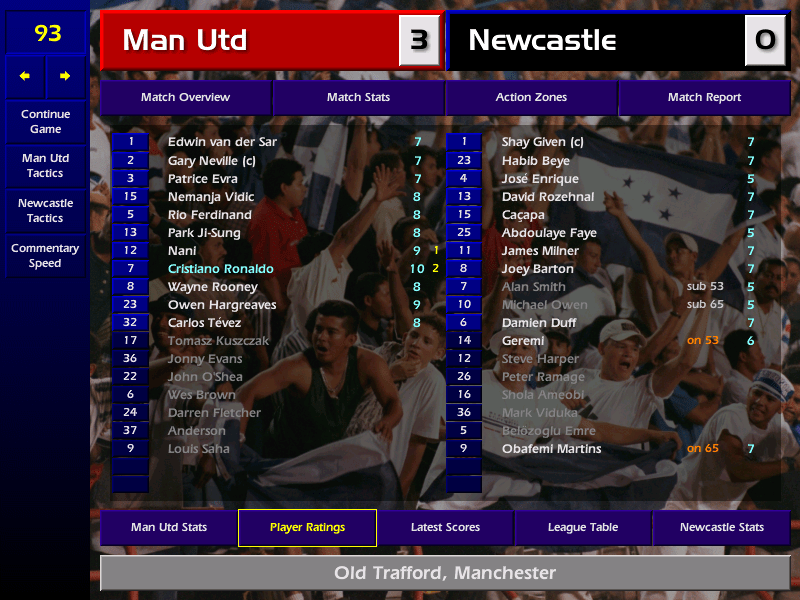Open Newcastle Tactics
This screenshot has height=600, width=800.
[x=45, y=210]
